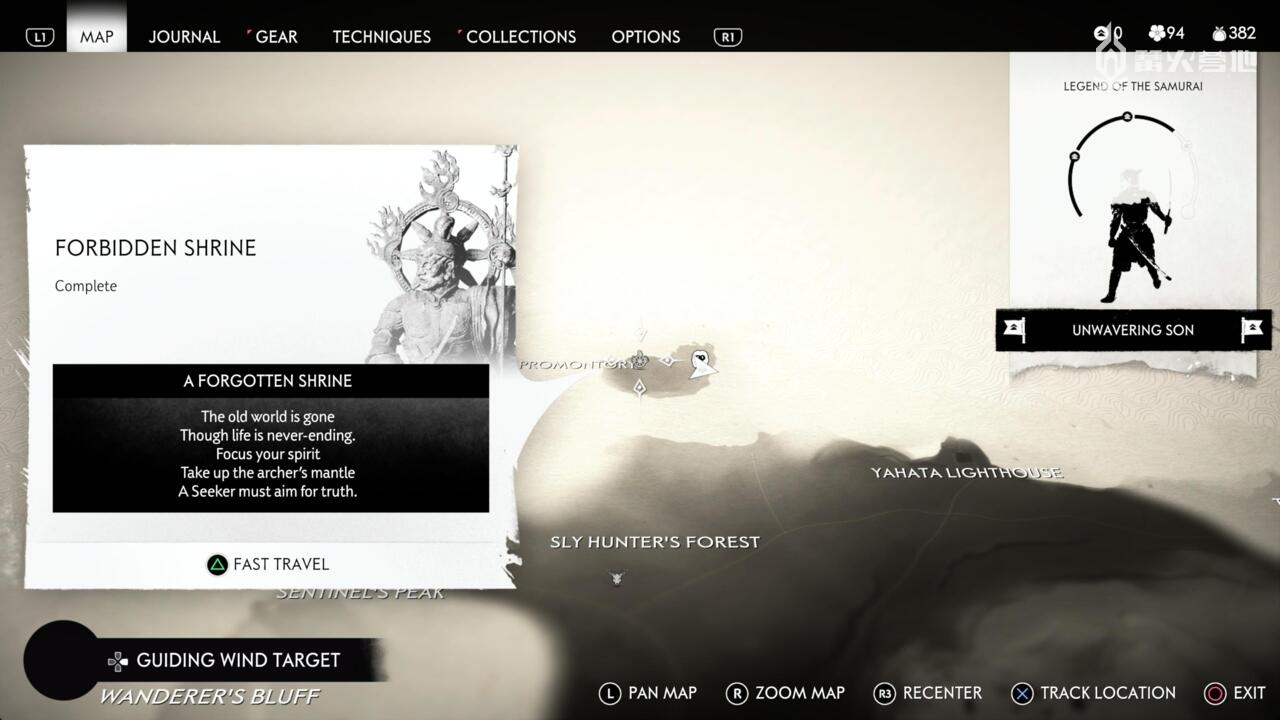Switch to the Journal tab
This screenshot has height=720, width=1280.
[x=184, y=36]
